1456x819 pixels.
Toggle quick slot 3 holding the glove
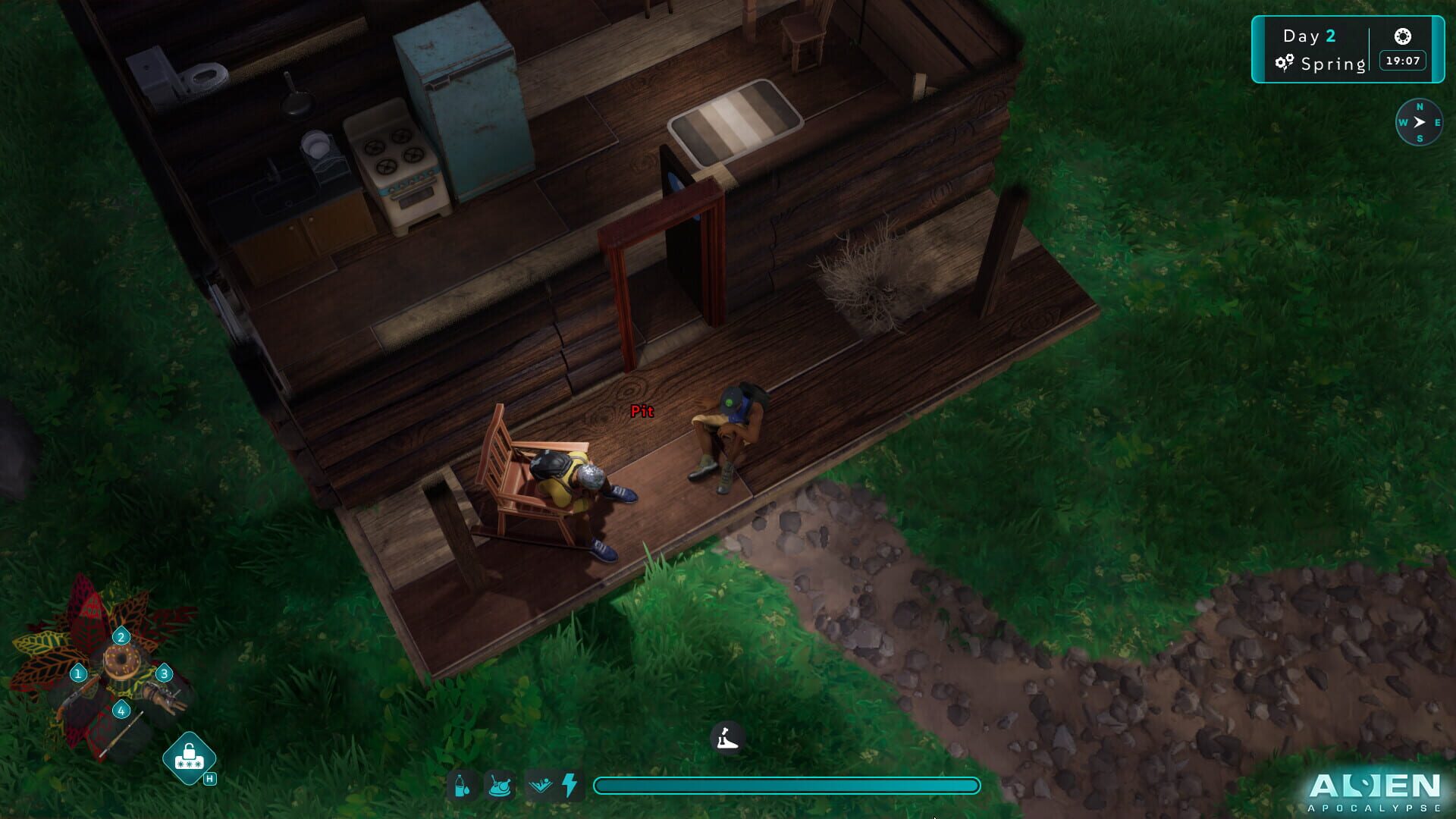pos(165,673)
